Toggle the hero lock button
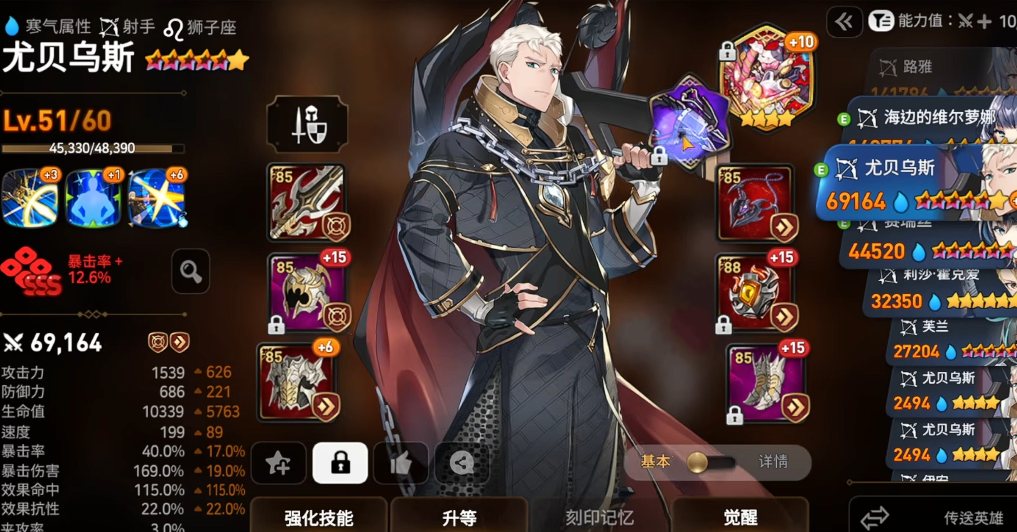The width and height of the screenshot is (1017, 532). (x=340, y=462)
